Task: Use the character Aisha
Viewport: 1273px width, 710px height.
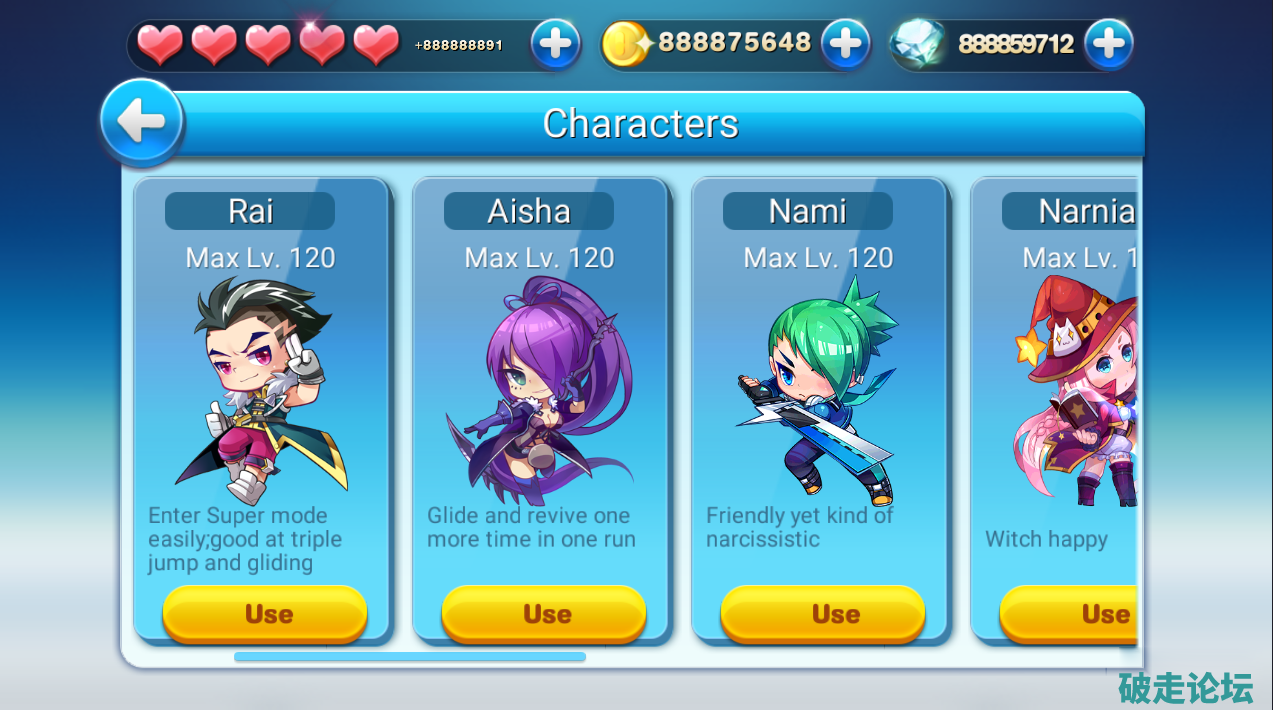Action: [x=544, y=613]
